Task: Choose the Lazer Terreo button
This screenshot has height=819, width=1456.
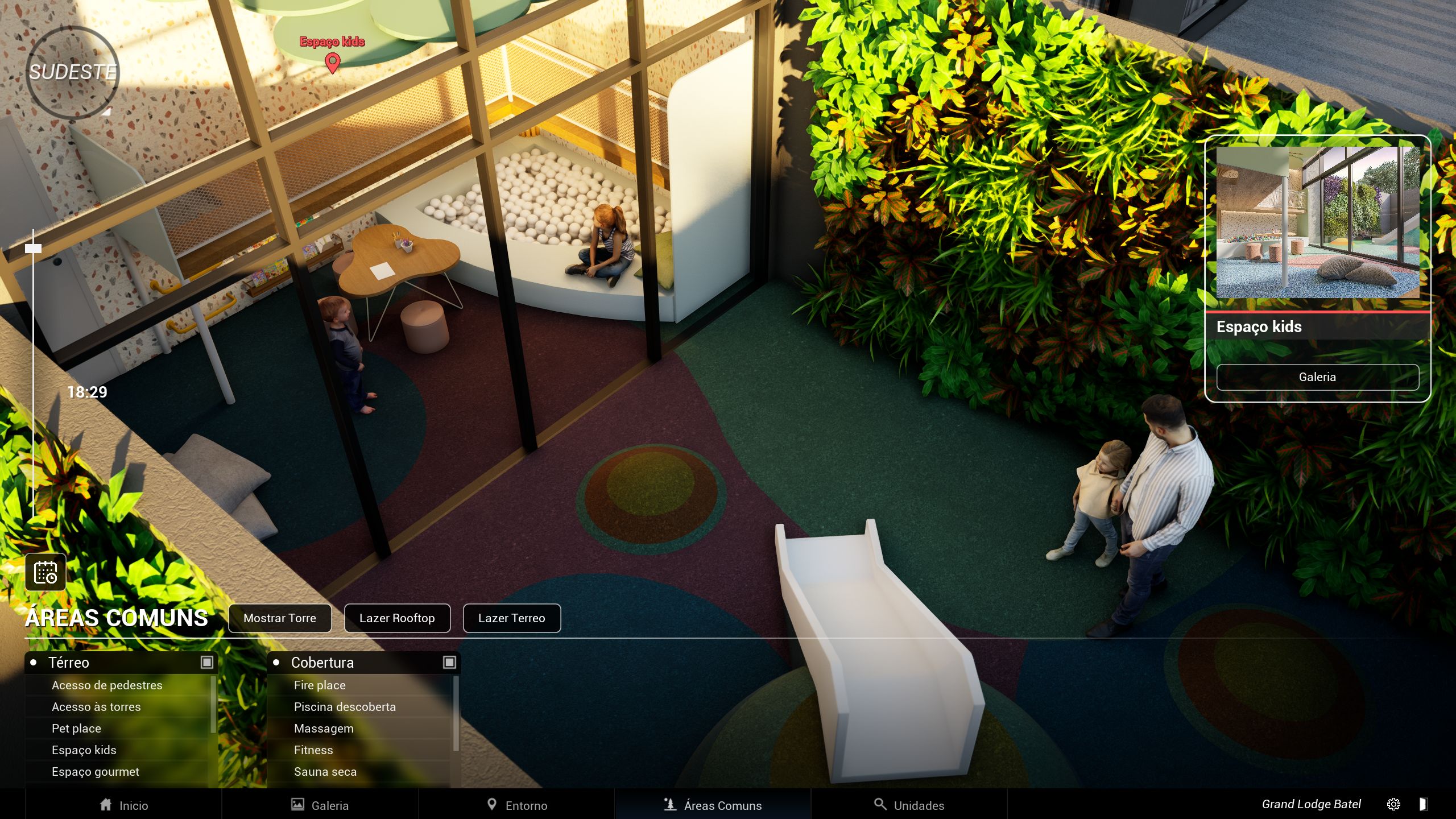Action: [x=511, y=618]
